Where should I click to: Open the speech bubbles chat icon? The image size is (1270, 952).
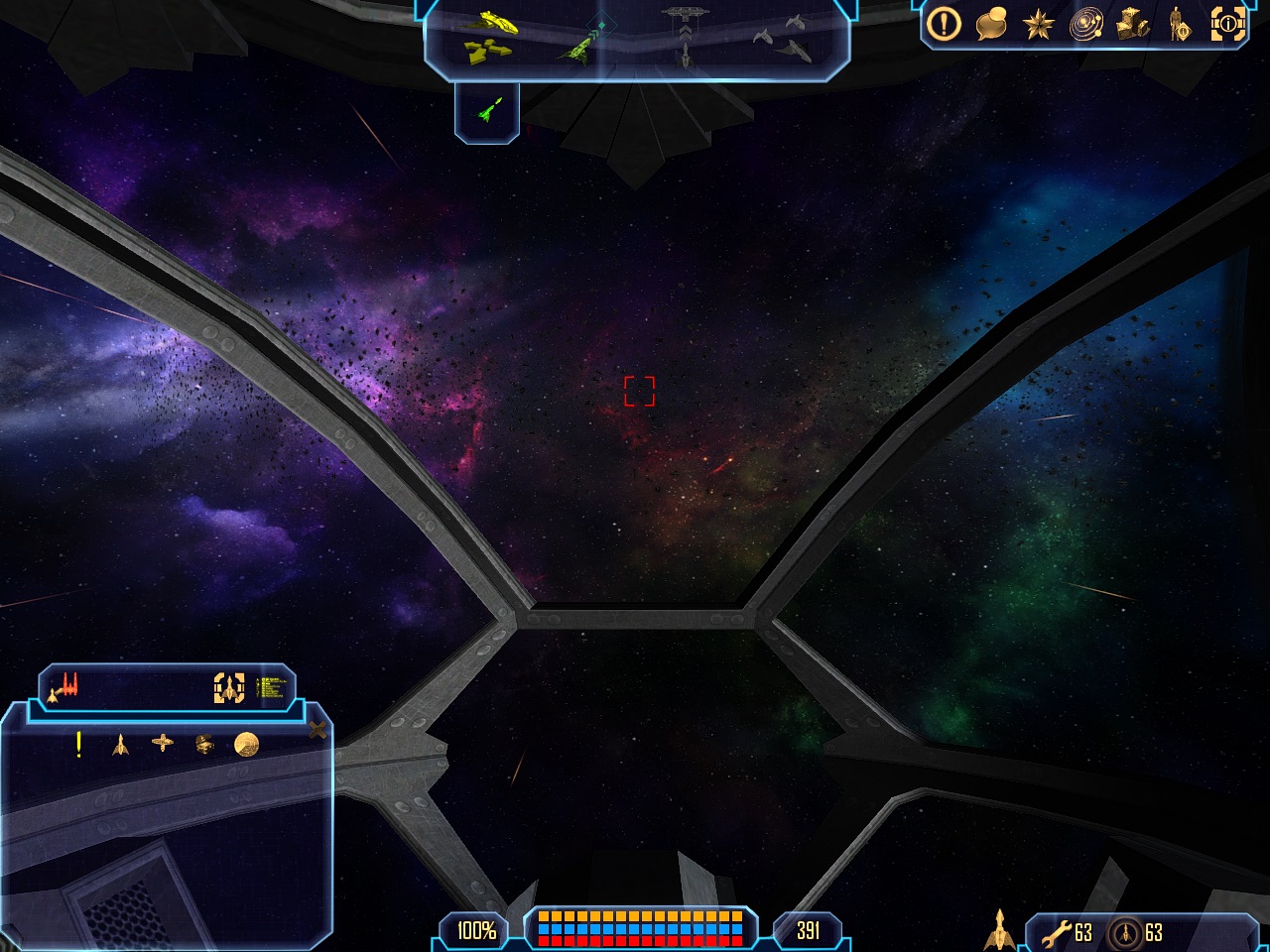coord(991,25)
